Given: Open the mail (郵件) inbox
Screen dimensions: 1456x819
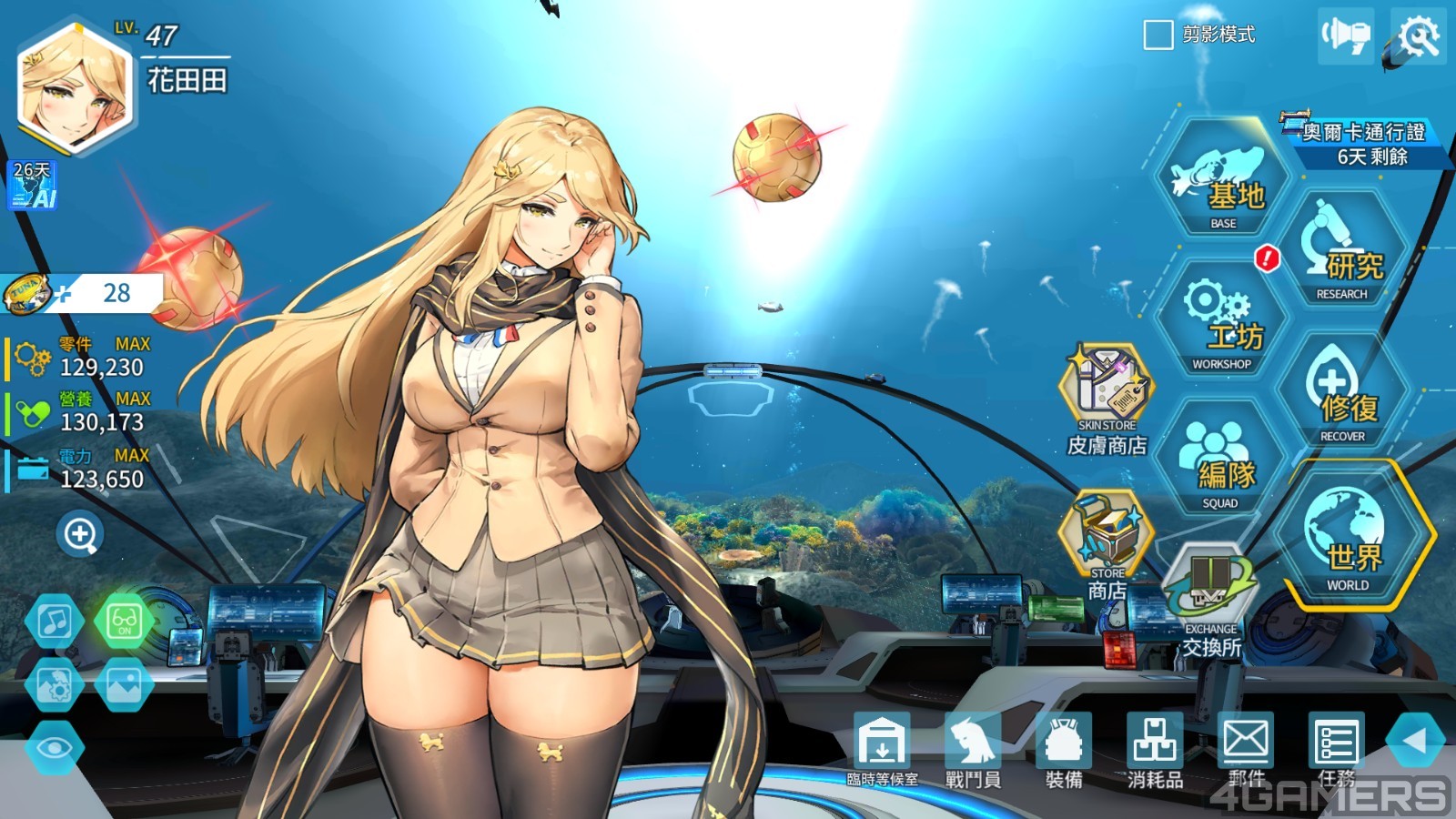Looking at the screenshot, I should 1246,748.
